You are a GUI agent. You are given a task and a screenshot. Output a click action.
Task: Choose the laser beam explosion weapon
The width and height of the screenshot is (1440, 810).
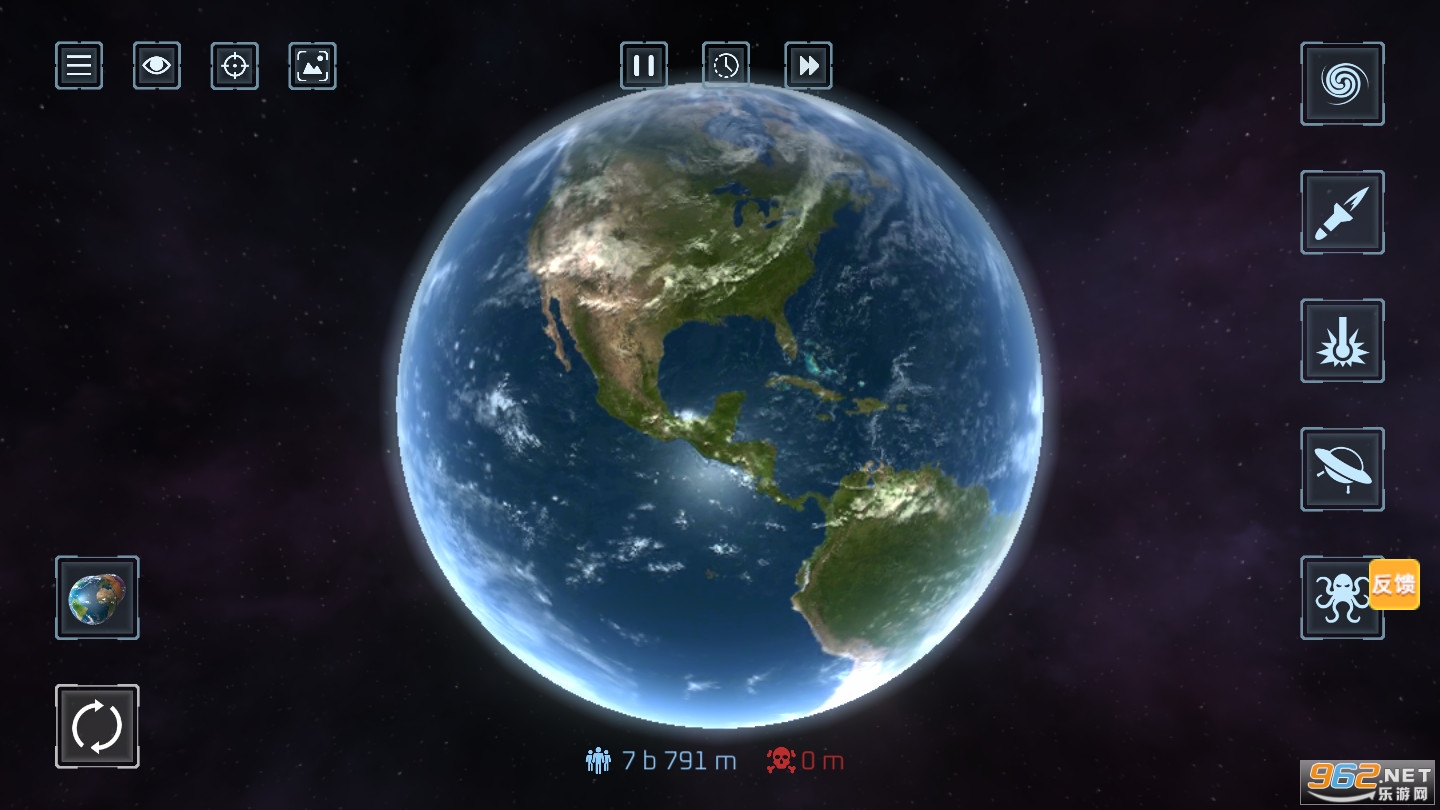[1342, 341]
